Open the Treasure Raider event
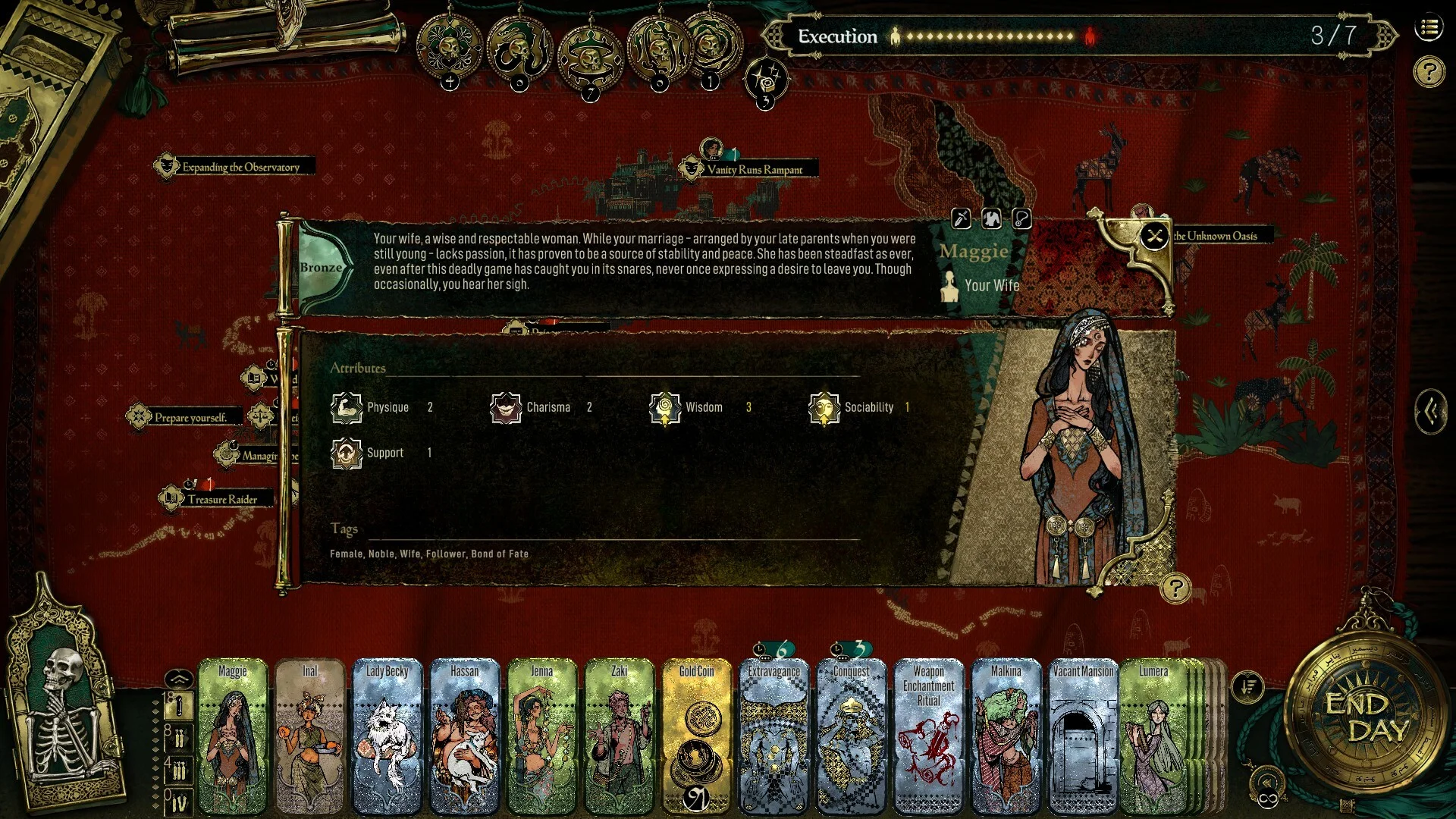Screen dimensions: 1456x819 pyautogui.click(x=221, y=499)
